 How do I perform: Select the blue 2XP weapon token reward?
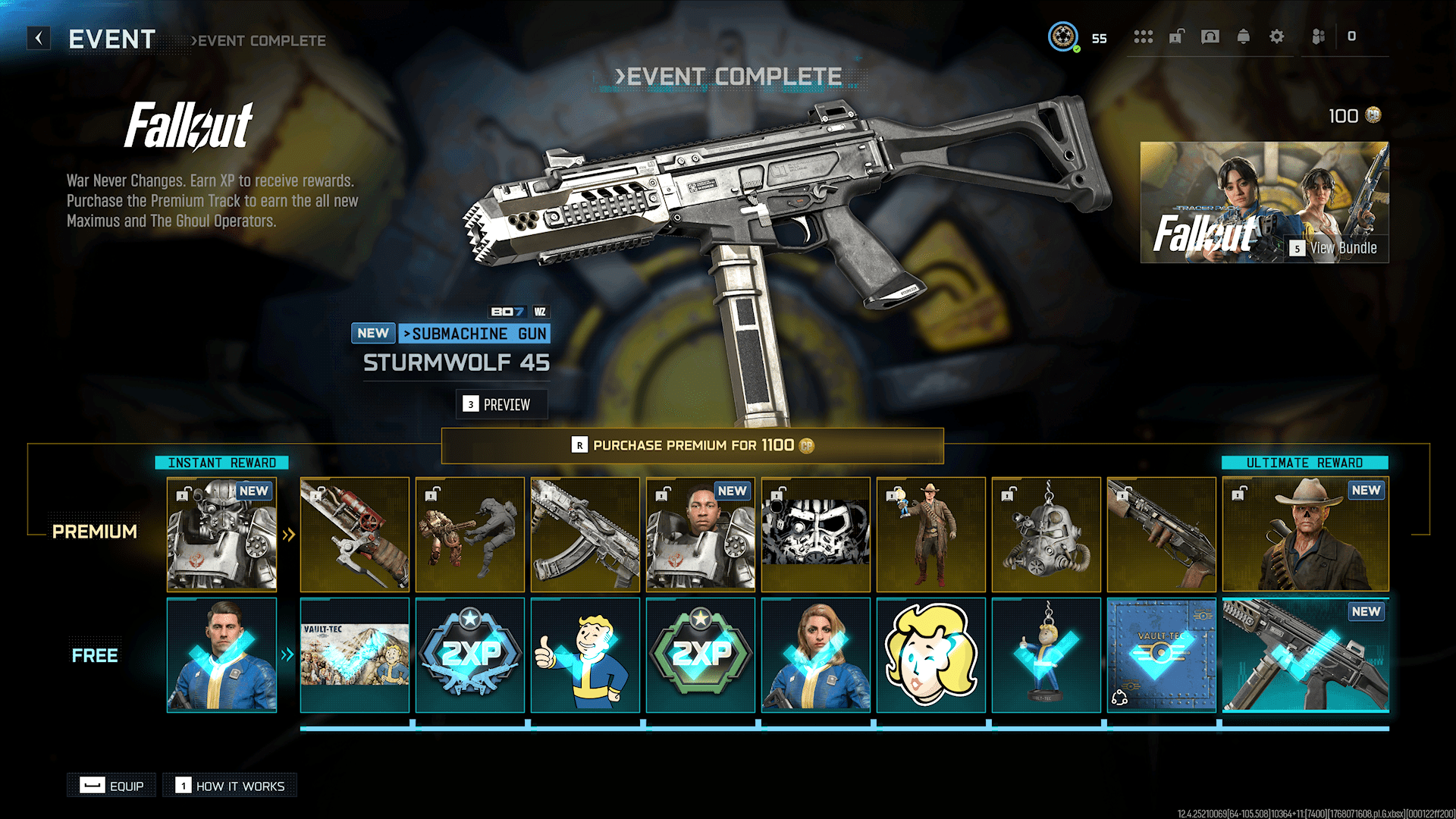coord(470,655)
